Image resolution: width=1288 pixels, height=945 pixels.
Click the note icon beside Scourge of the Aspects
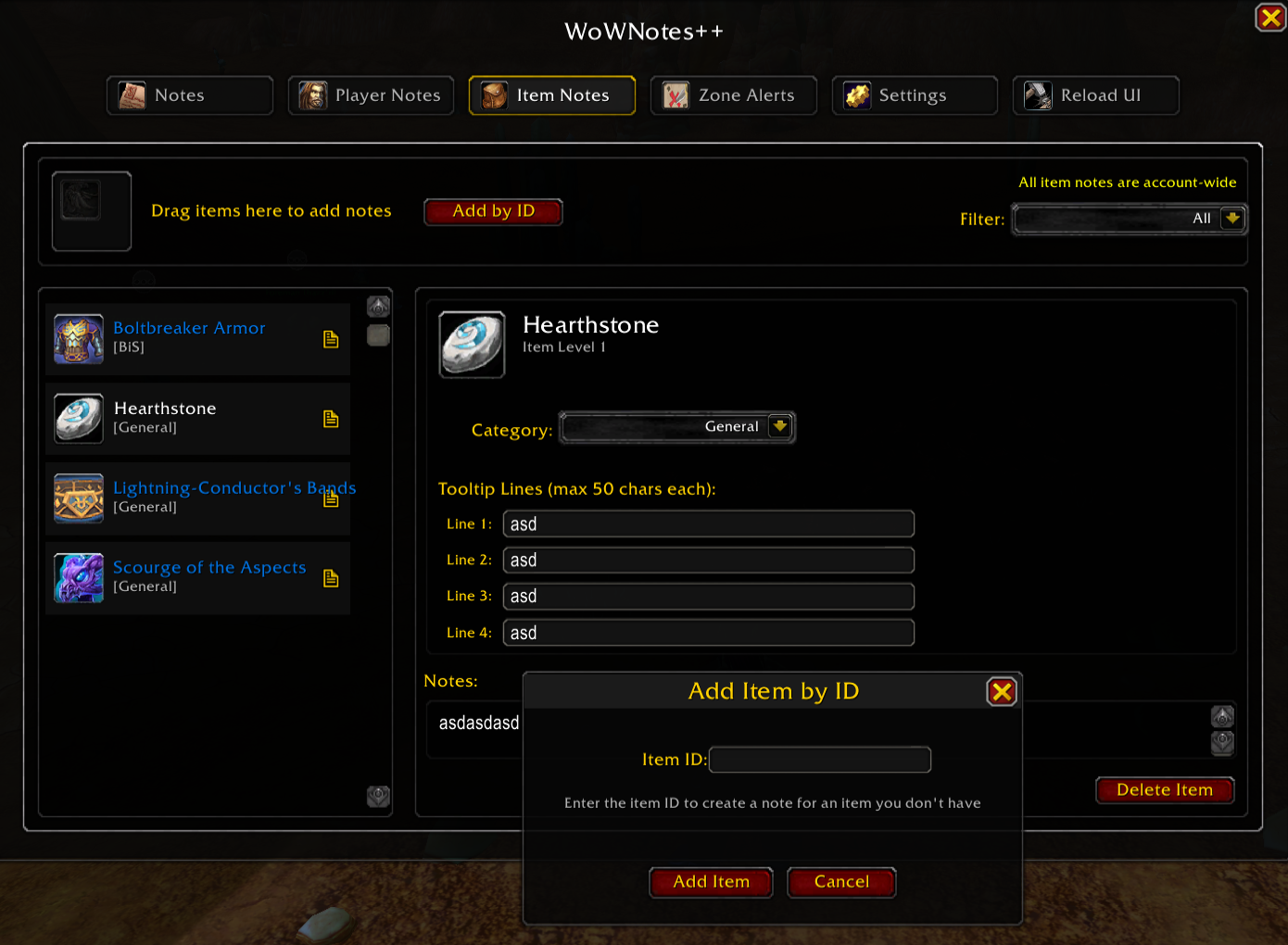(331, 577)
